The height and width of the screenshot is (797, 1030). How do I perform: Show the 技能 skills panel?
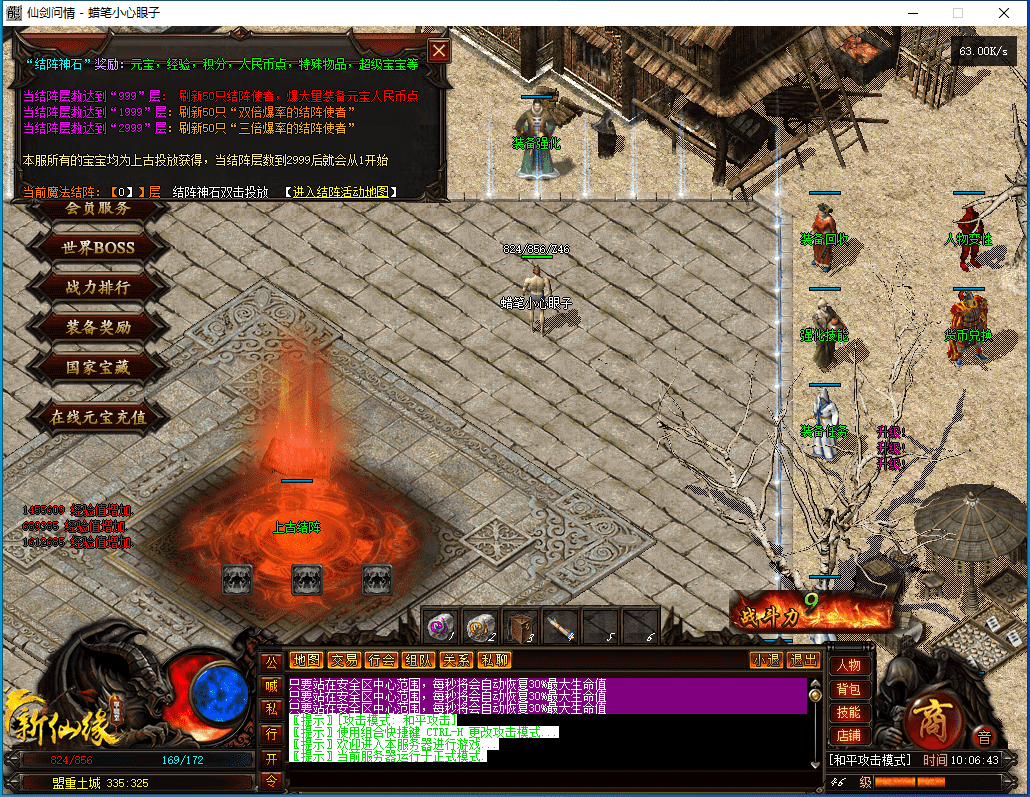click(x=848, y=713)
